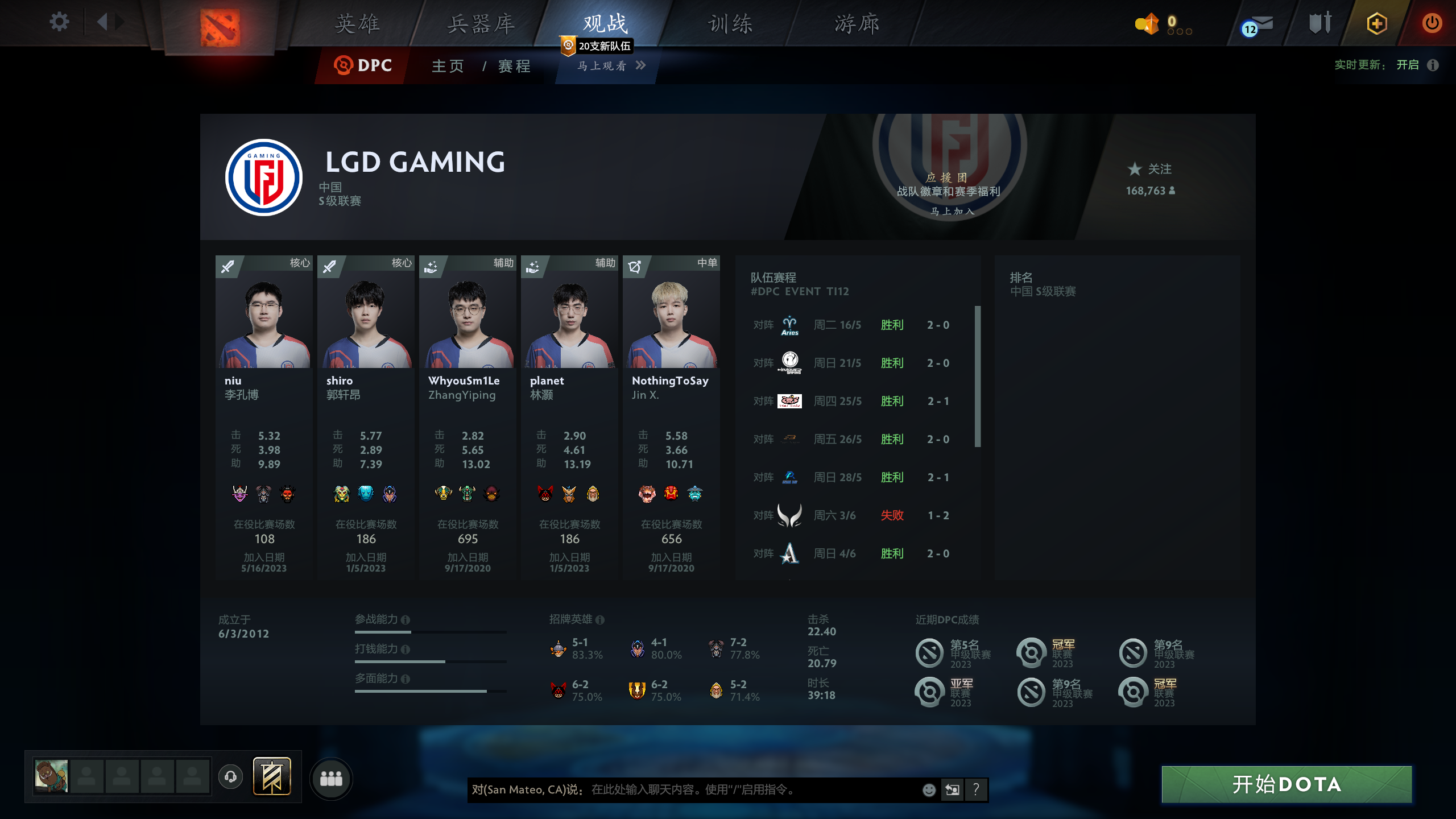The width and height of the screenshot is (1456, 819).
Task: Expand 马上观看 with the double chevron
Action: coord(642,66)
